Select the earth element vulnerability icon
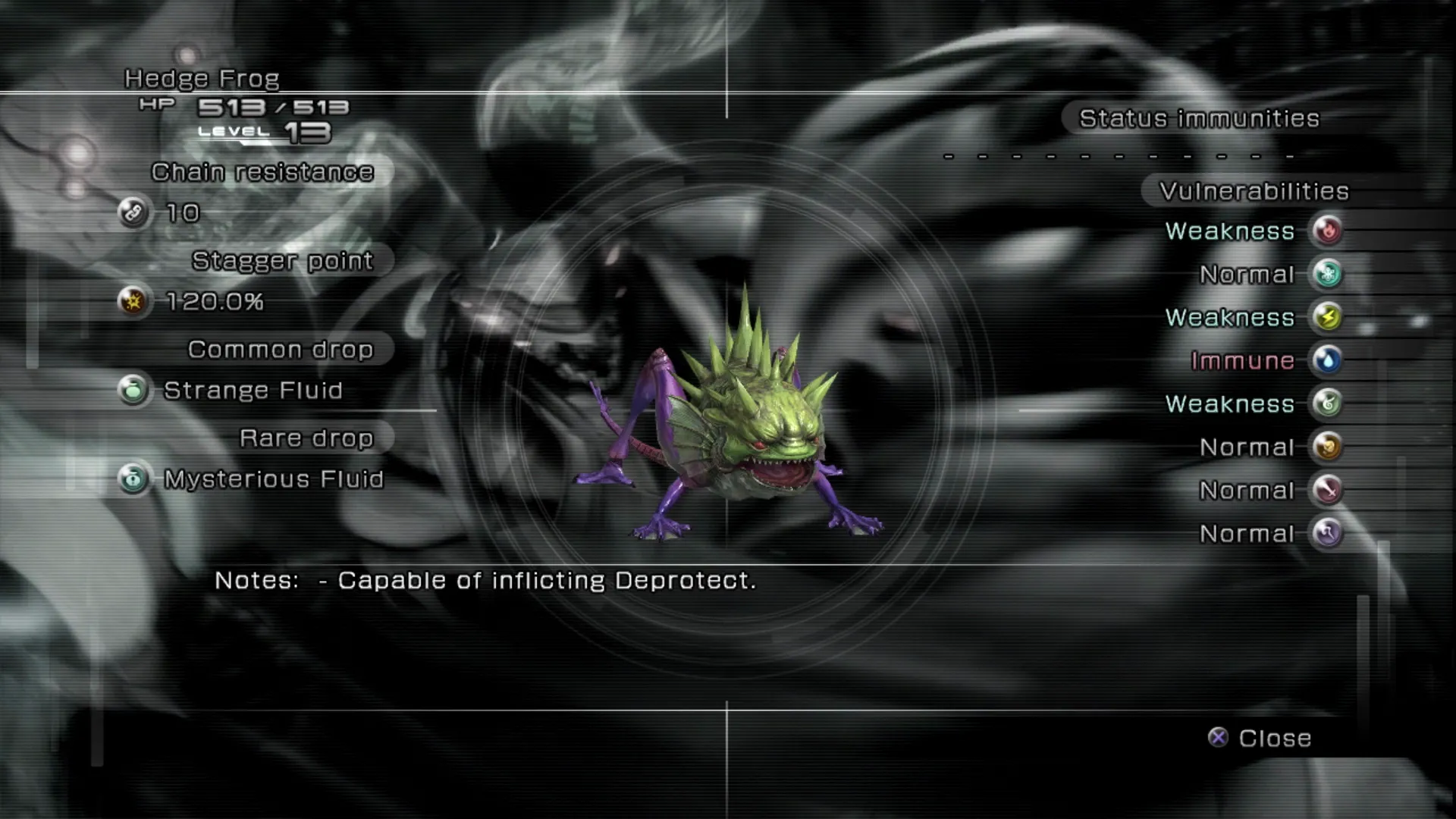1456x819 pixels. [x=1327, y=447]
